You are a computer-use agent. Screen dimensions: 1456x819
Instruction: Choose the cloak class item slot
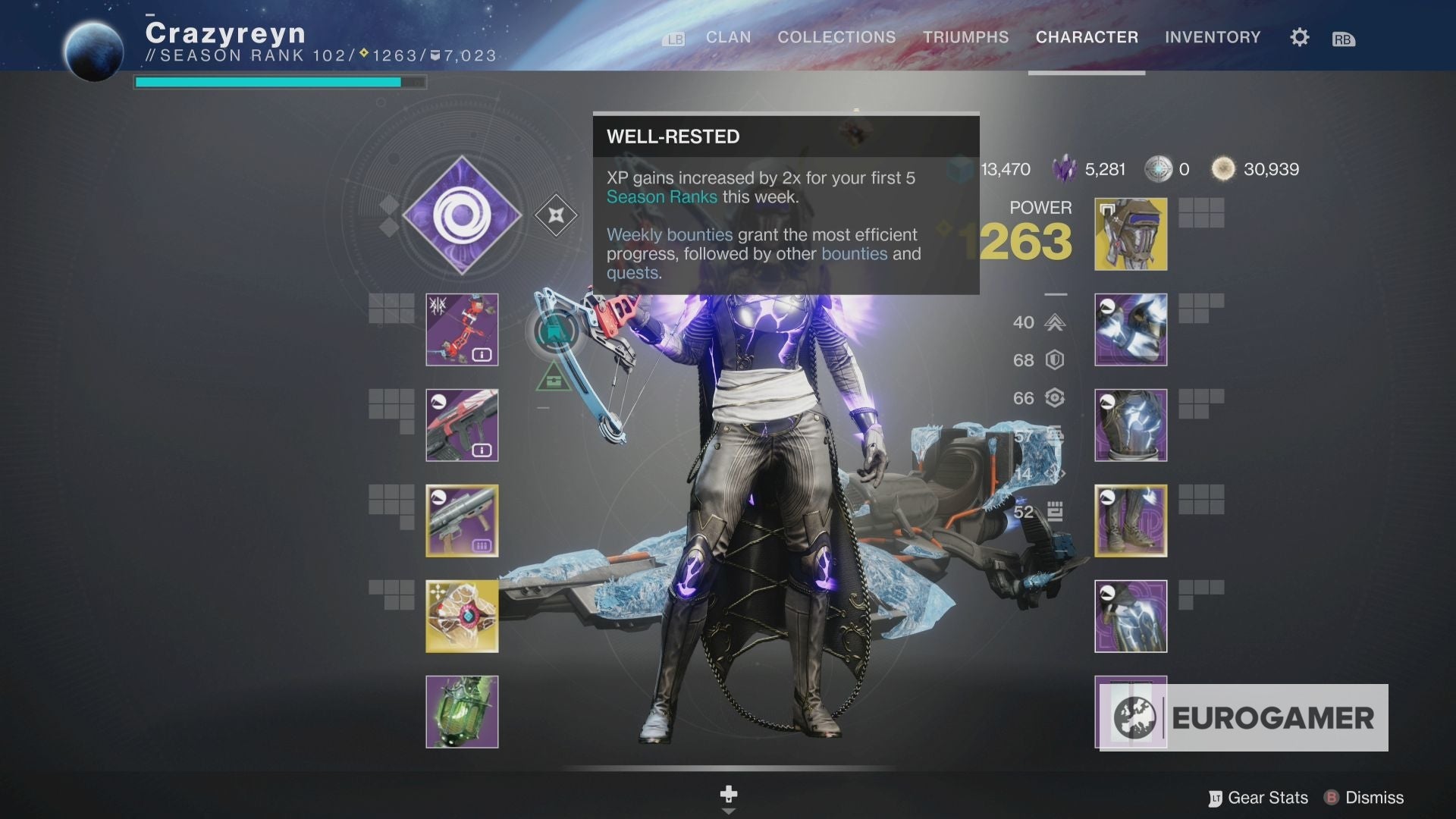[1131, 617]
